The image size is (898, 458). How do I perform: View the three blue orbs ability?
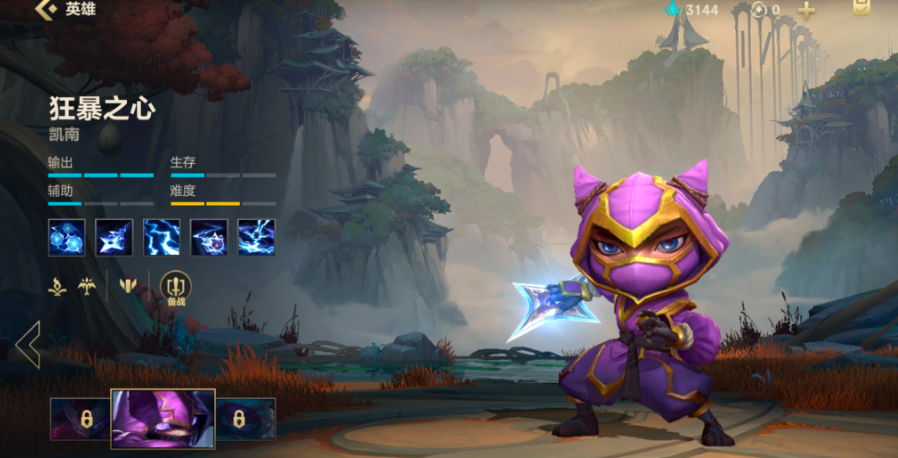point(66,237)
